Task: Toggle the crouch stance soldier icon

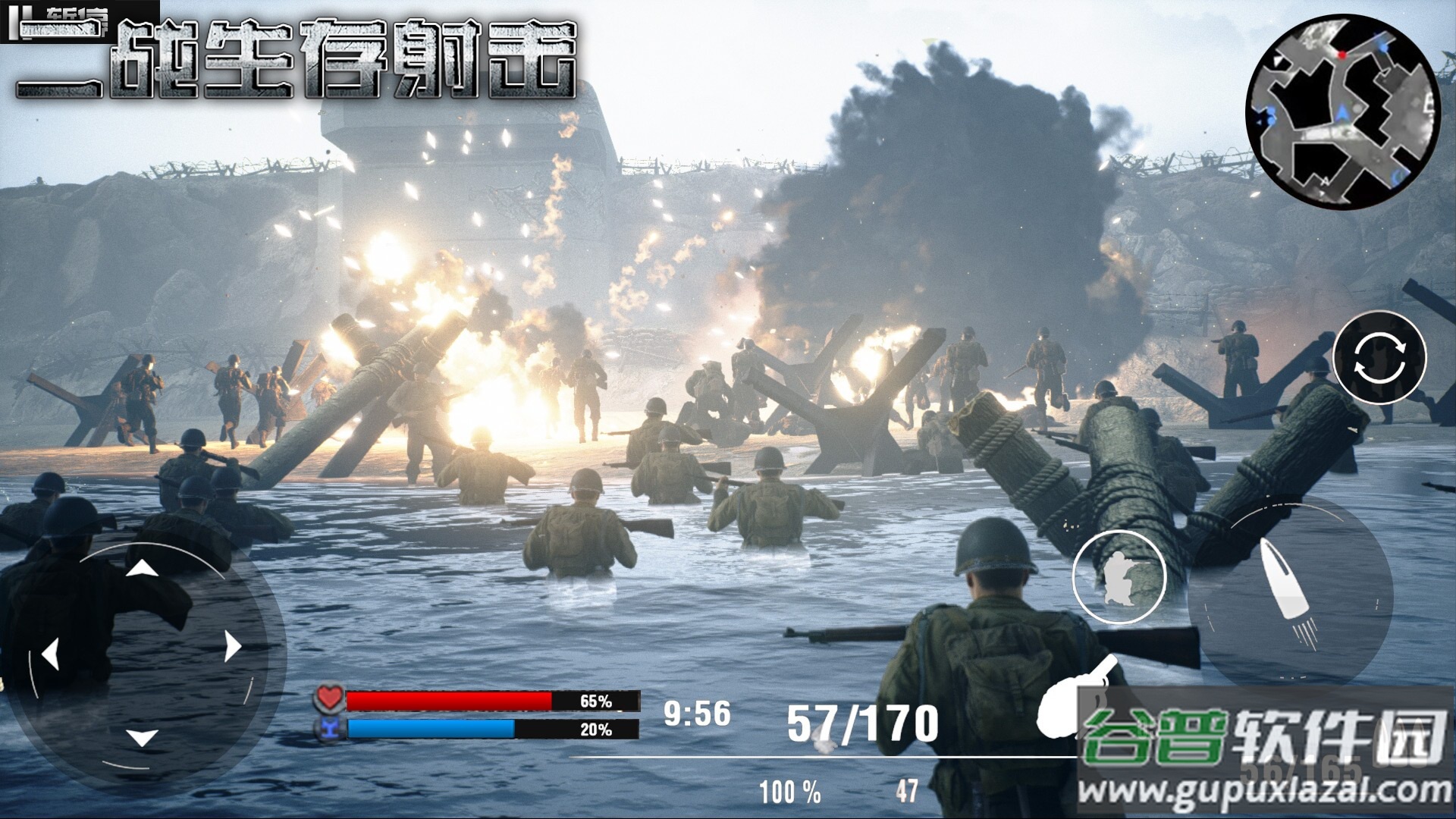Action: click(1119, 577)
